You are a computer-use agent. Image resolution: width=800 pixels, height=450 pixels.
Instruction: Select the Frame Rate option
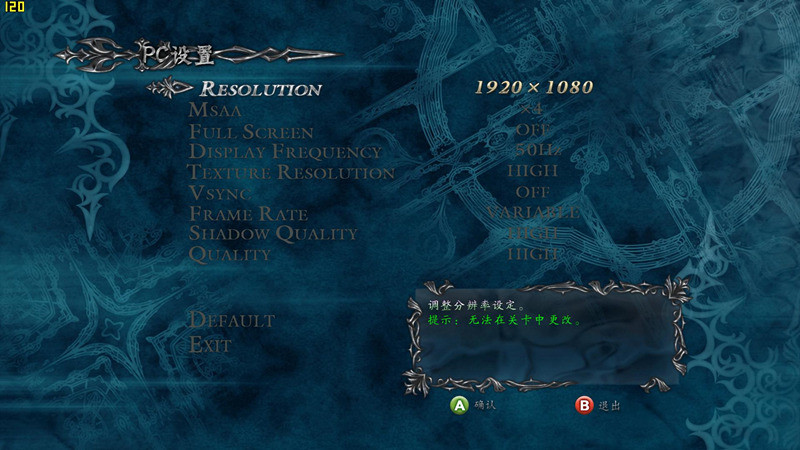point(248,214)
